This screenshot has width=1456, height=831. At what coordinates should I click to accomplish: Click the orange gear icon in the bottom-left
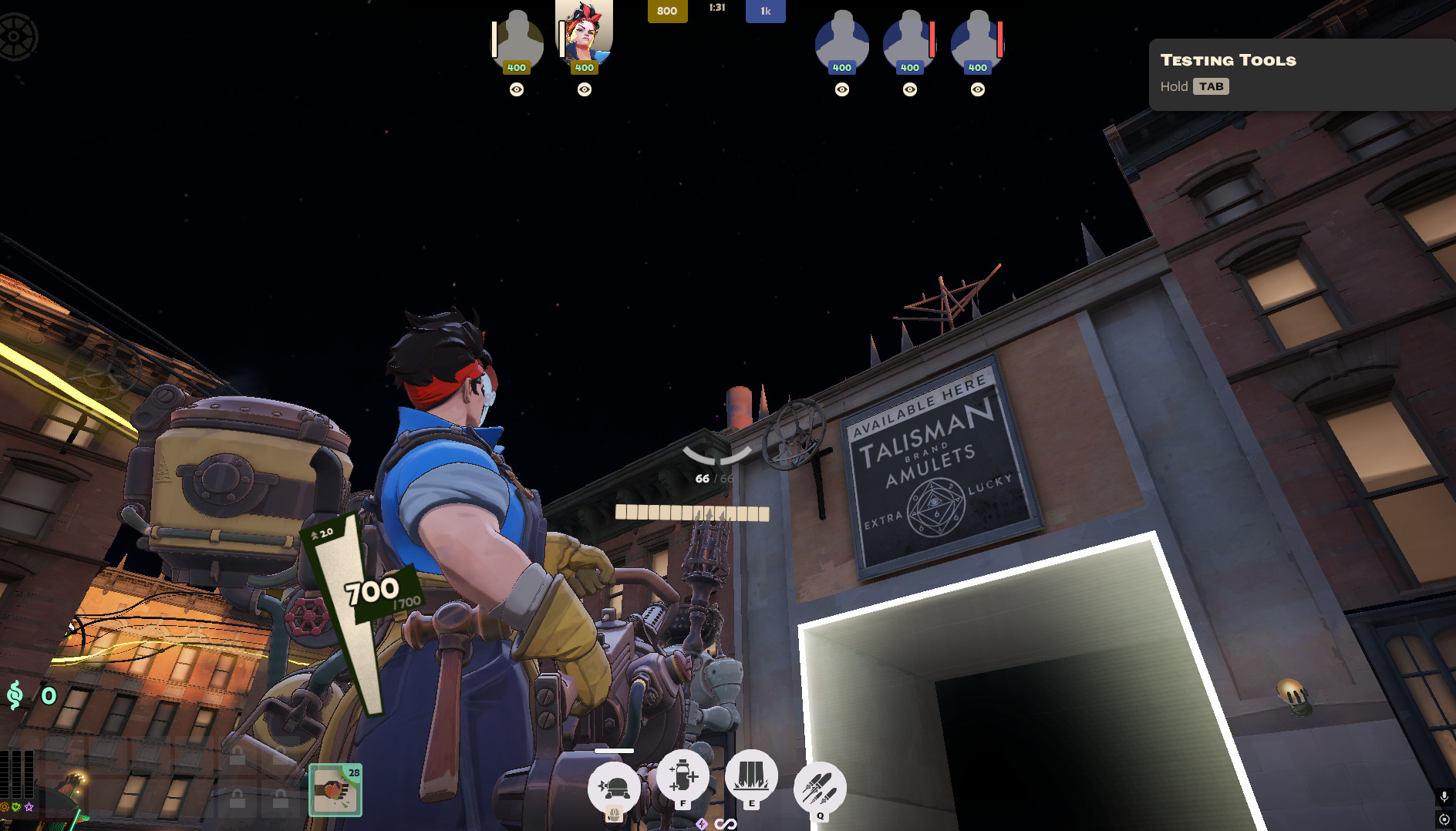pos(5,806)
